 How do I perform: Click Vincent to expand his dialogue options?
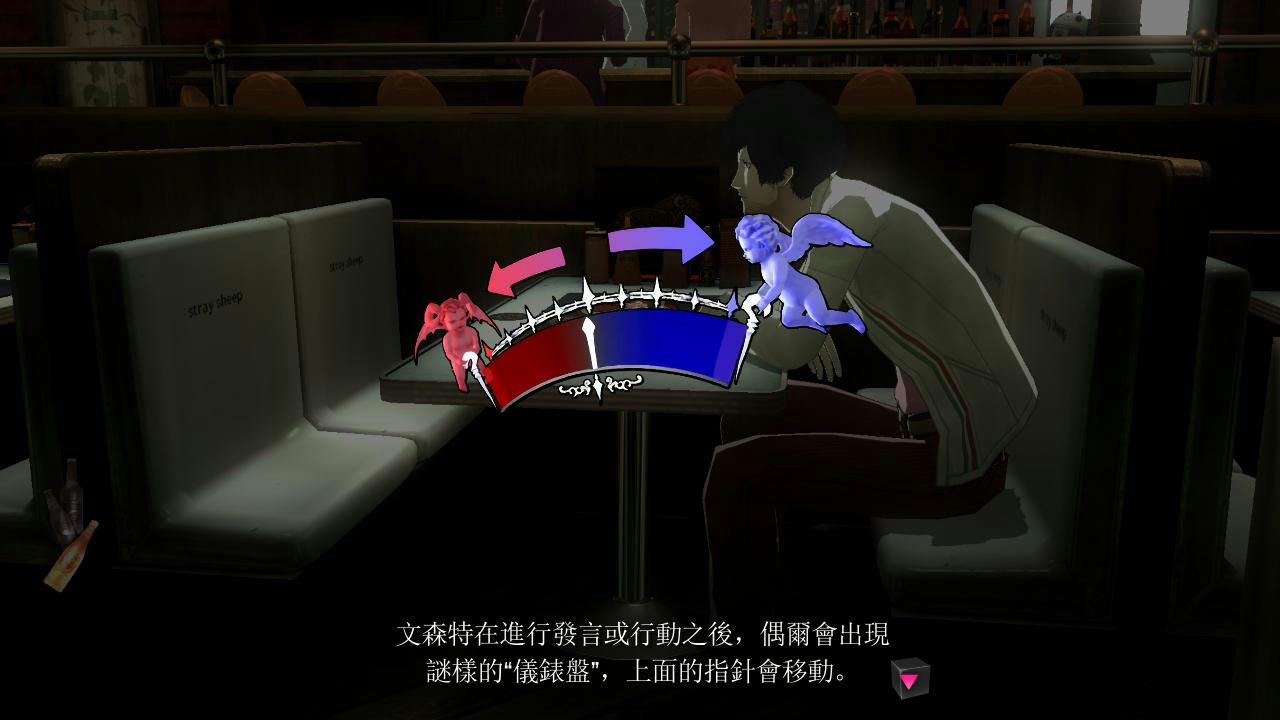click(880, 300)
